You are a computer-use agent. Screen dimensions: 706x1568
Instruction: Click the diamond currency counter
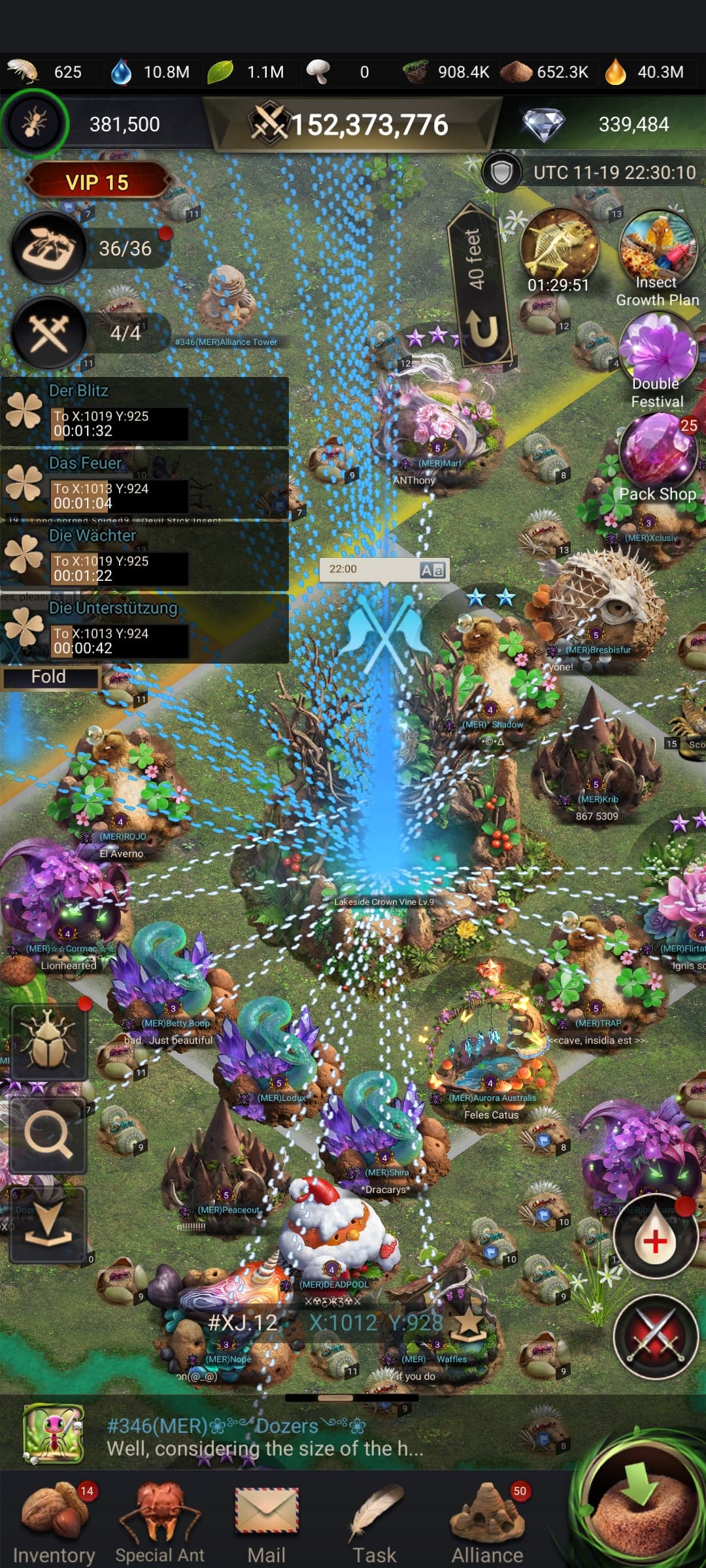pyautogui.click(x=601, y=124)
